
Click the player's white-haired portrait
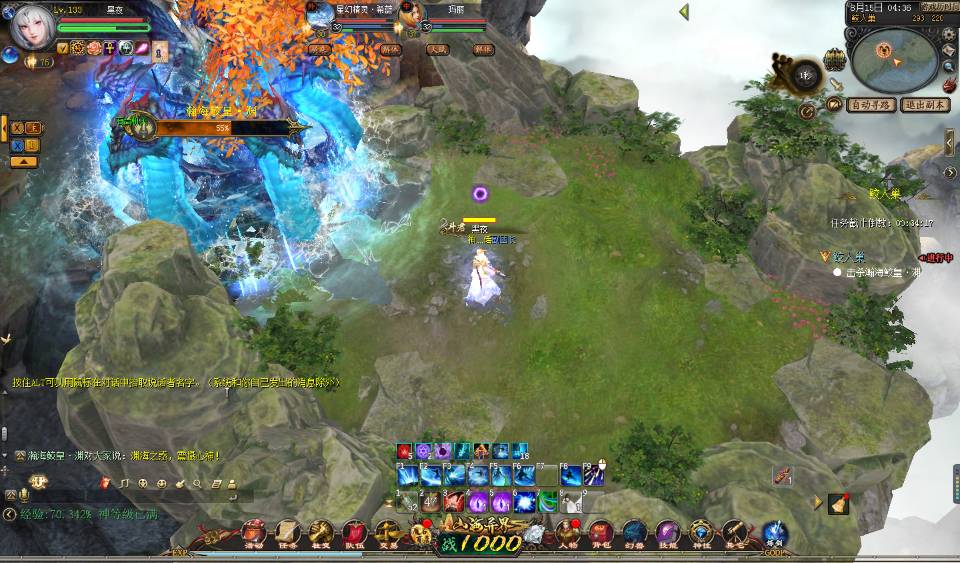pyautogui.click(x=30, y=28)
